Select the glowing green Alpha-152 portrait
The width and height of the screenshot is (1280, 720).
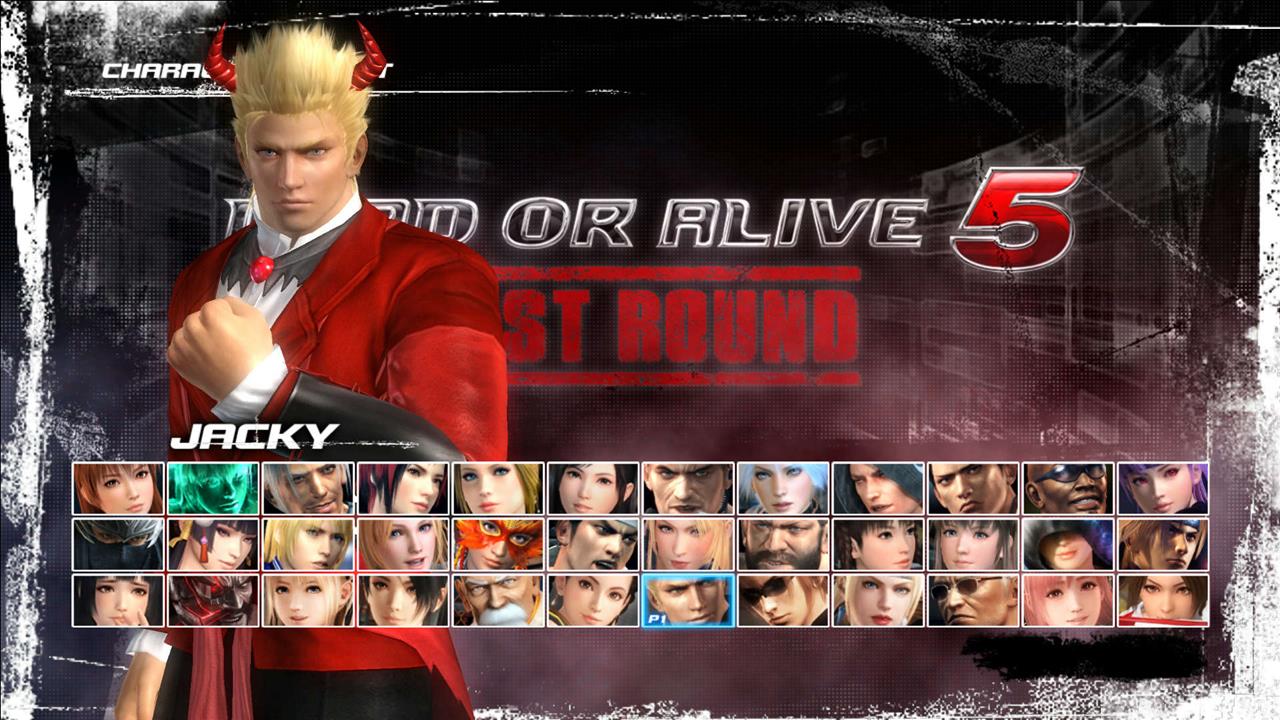208,489
